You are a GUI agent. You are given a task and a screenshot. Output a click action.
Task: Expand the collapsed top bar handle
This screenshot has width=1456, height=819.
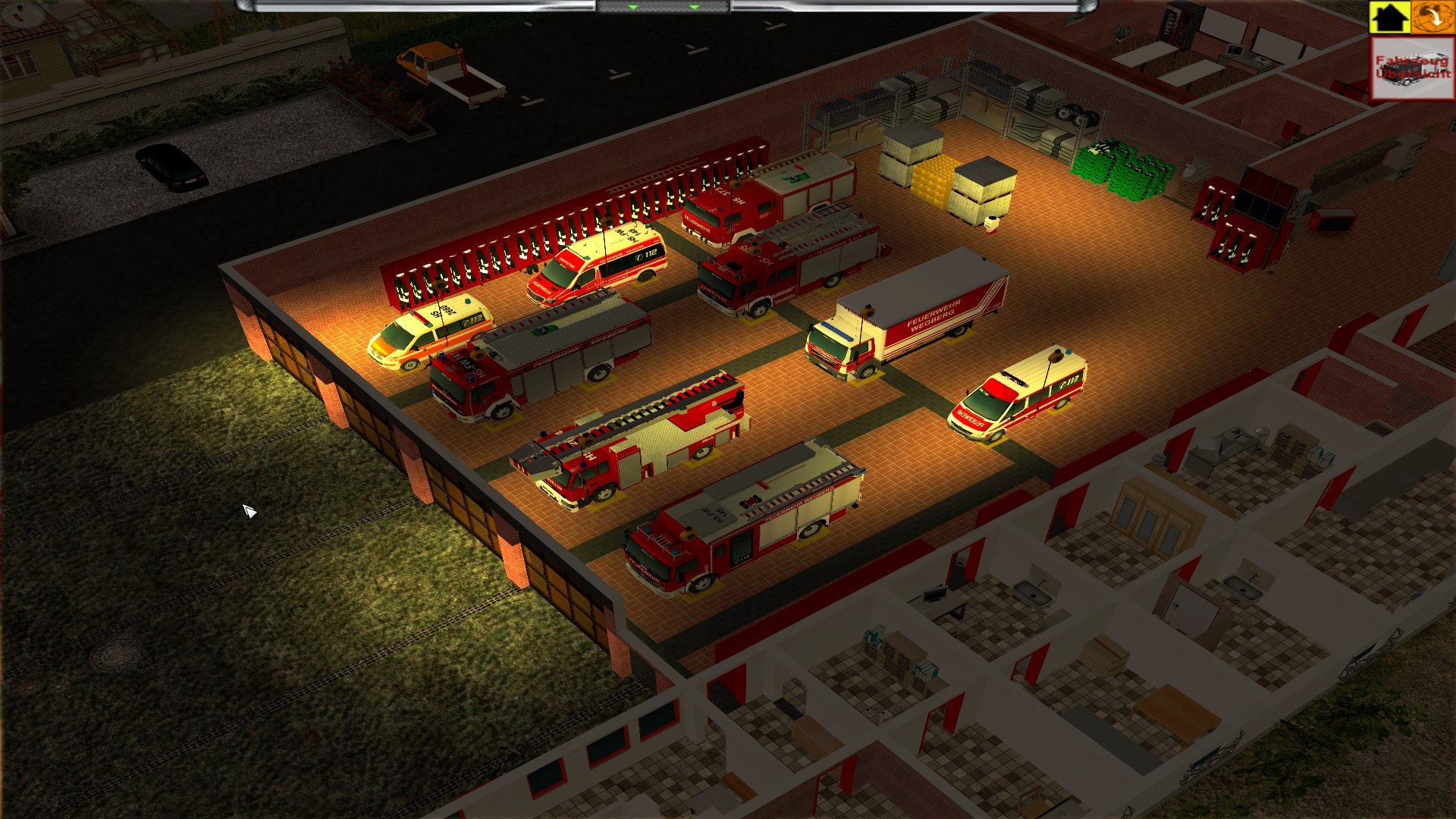pyautogui.click(x=663, y=7)
